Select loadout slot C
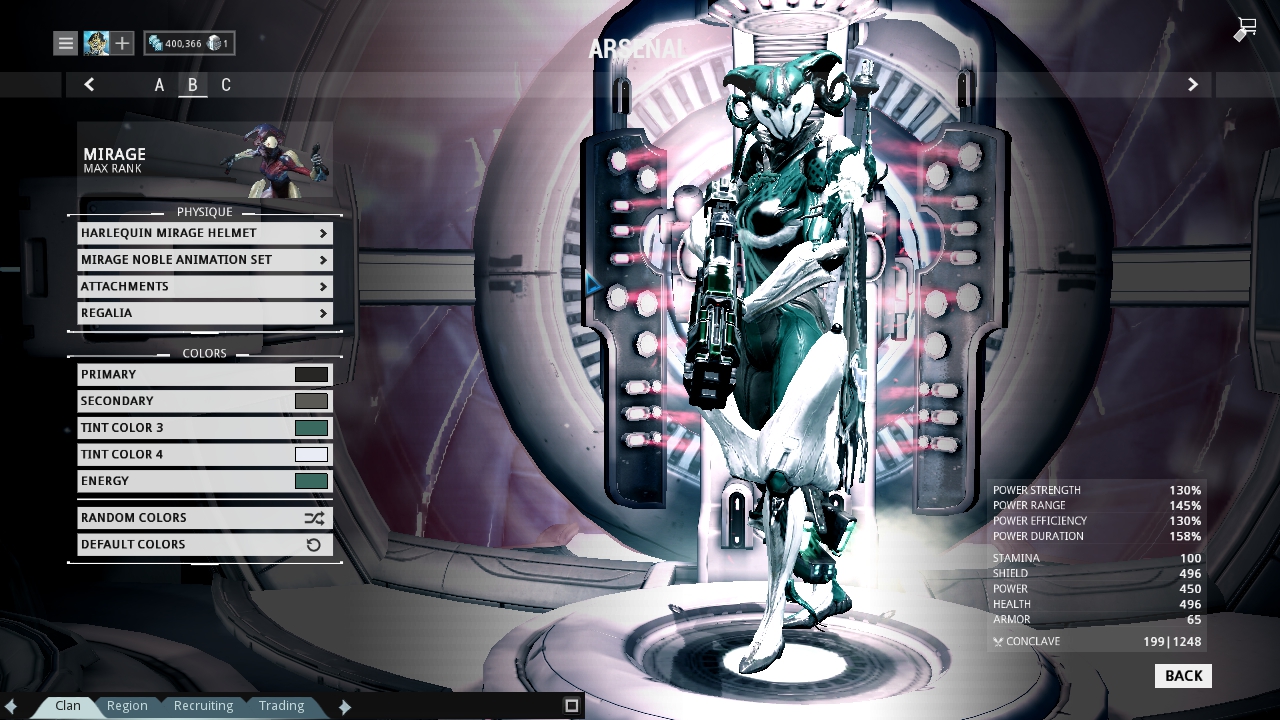This screenshot has height=720, width=1280. pyautogui.click(x=225, y=85)
